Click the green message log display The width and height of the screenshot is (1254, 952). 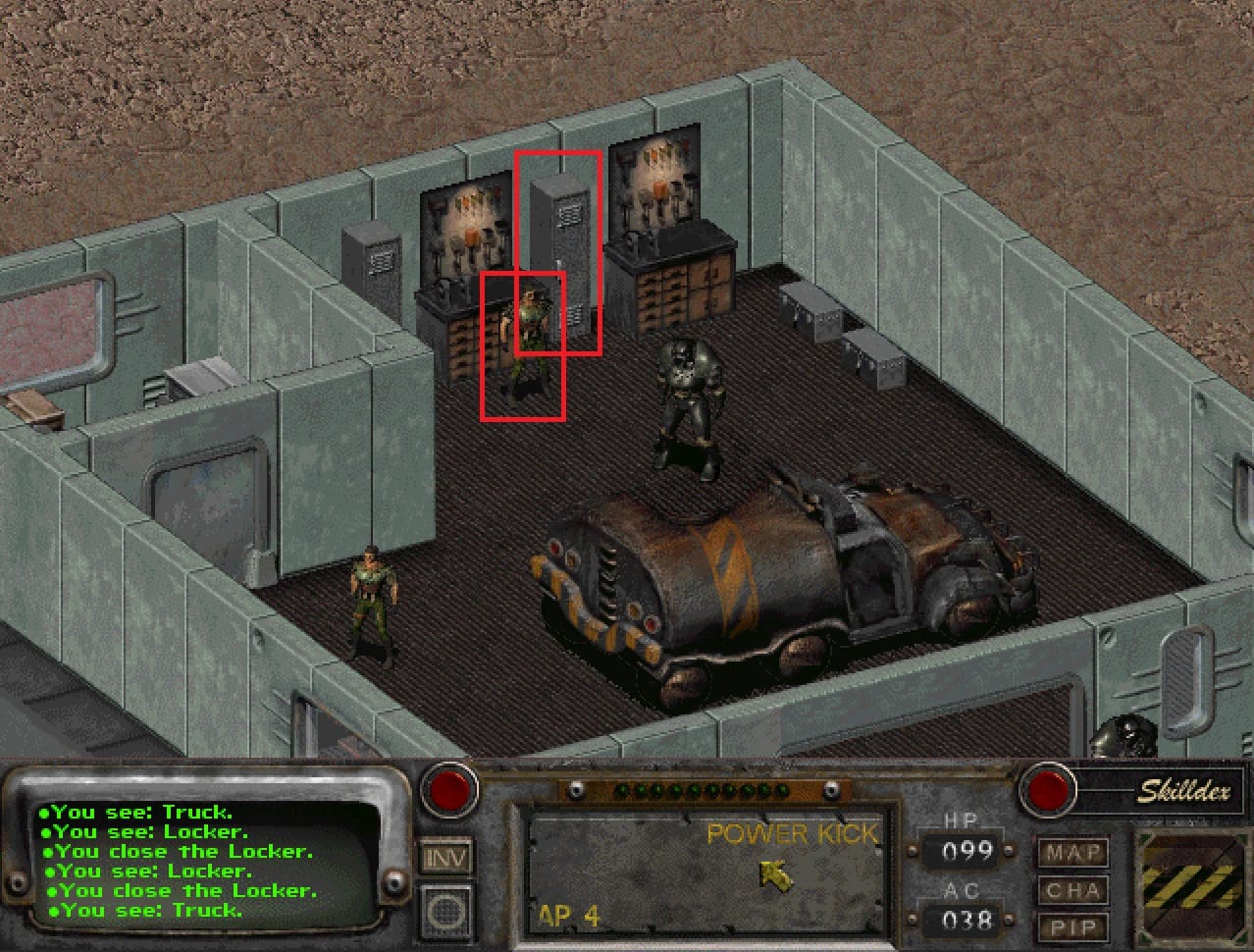point(208,862)
